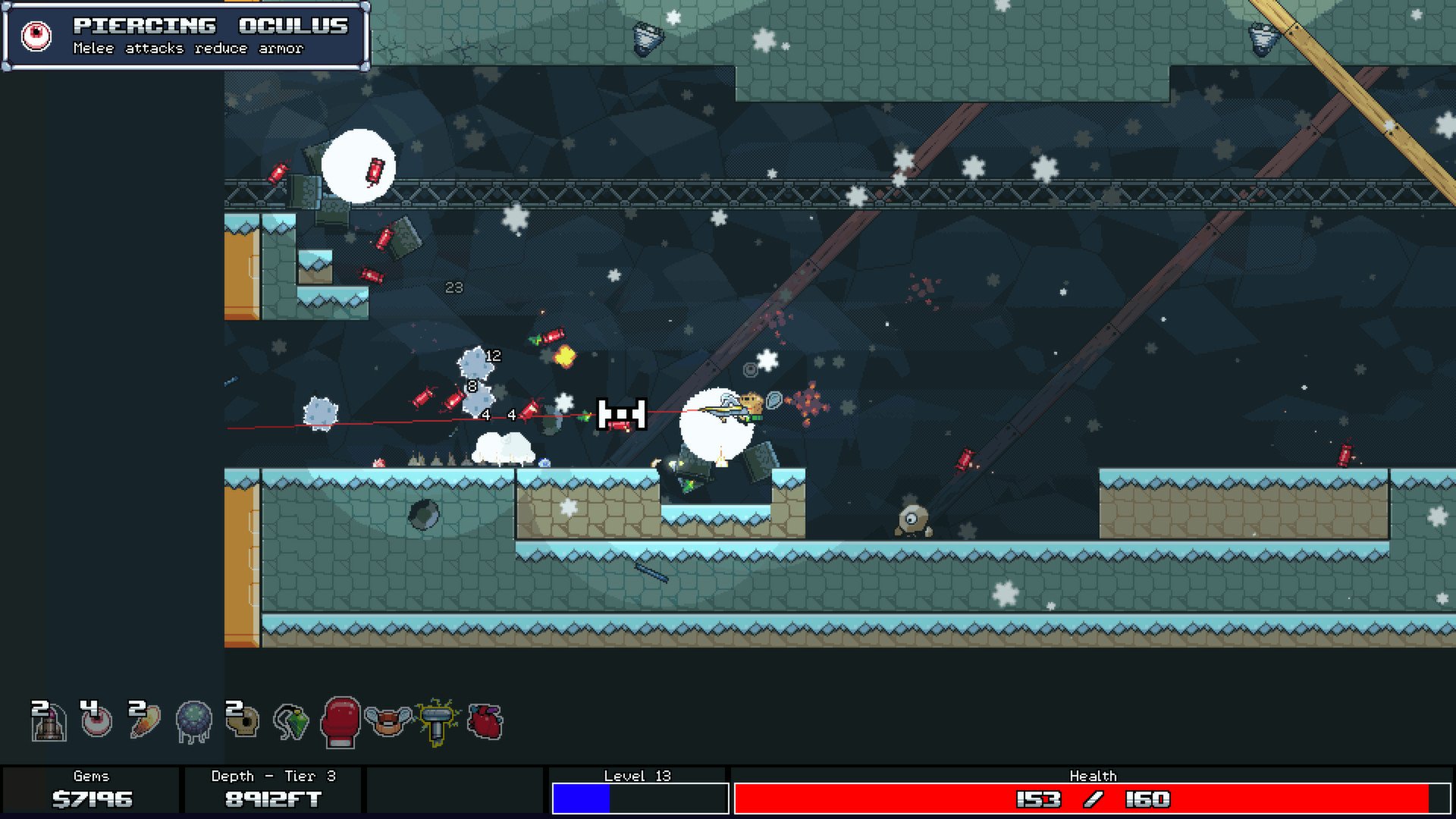Select the electrified hammer item
The width and height of the screenshot is (1456, 819).
(438, 724)
